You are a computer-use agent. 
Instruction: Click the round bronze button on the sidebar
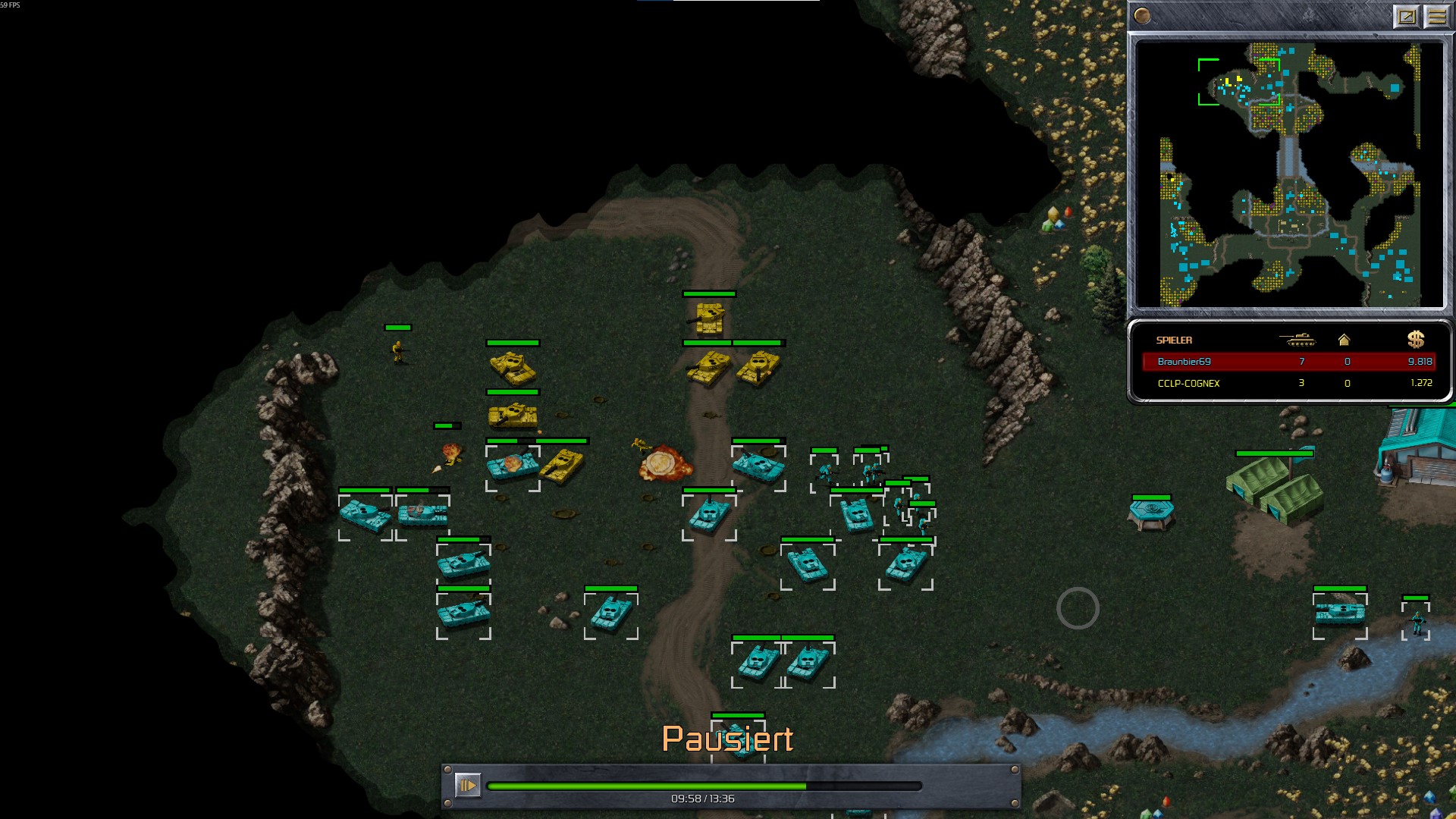point(1142,16)
